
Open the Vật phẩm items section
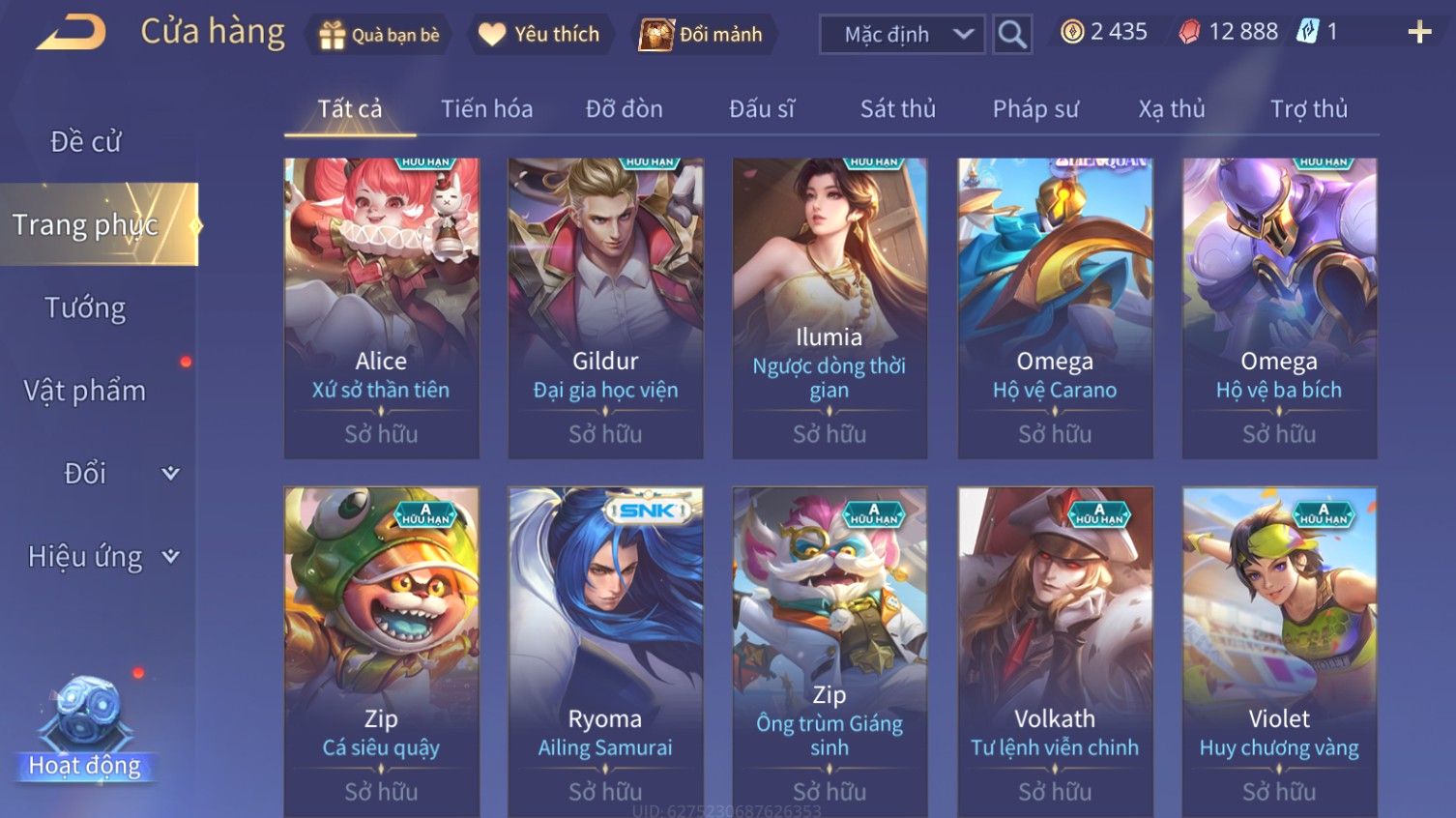(85, 391)
